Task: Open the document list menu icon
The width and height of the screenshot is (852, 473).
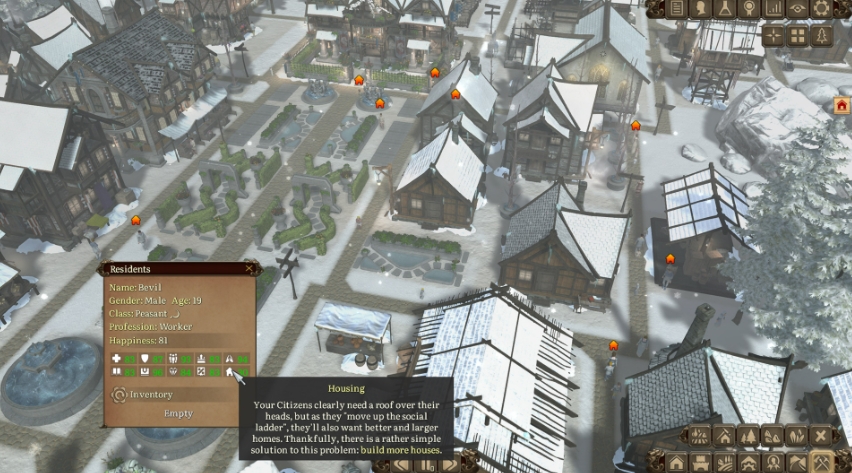Action: point(677,9)
